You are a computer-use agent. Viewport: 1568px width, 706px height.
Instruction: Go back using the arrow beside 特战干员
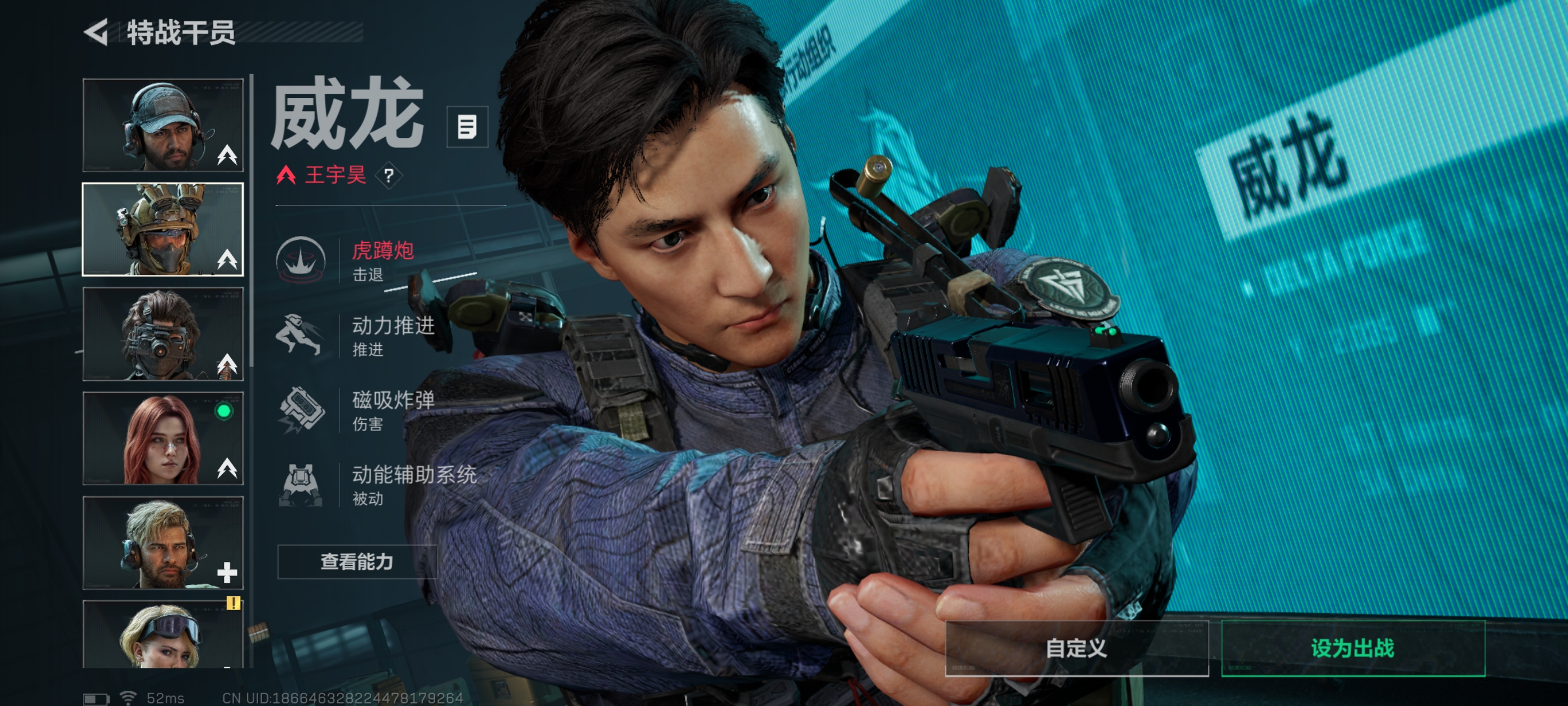point(96,32)
